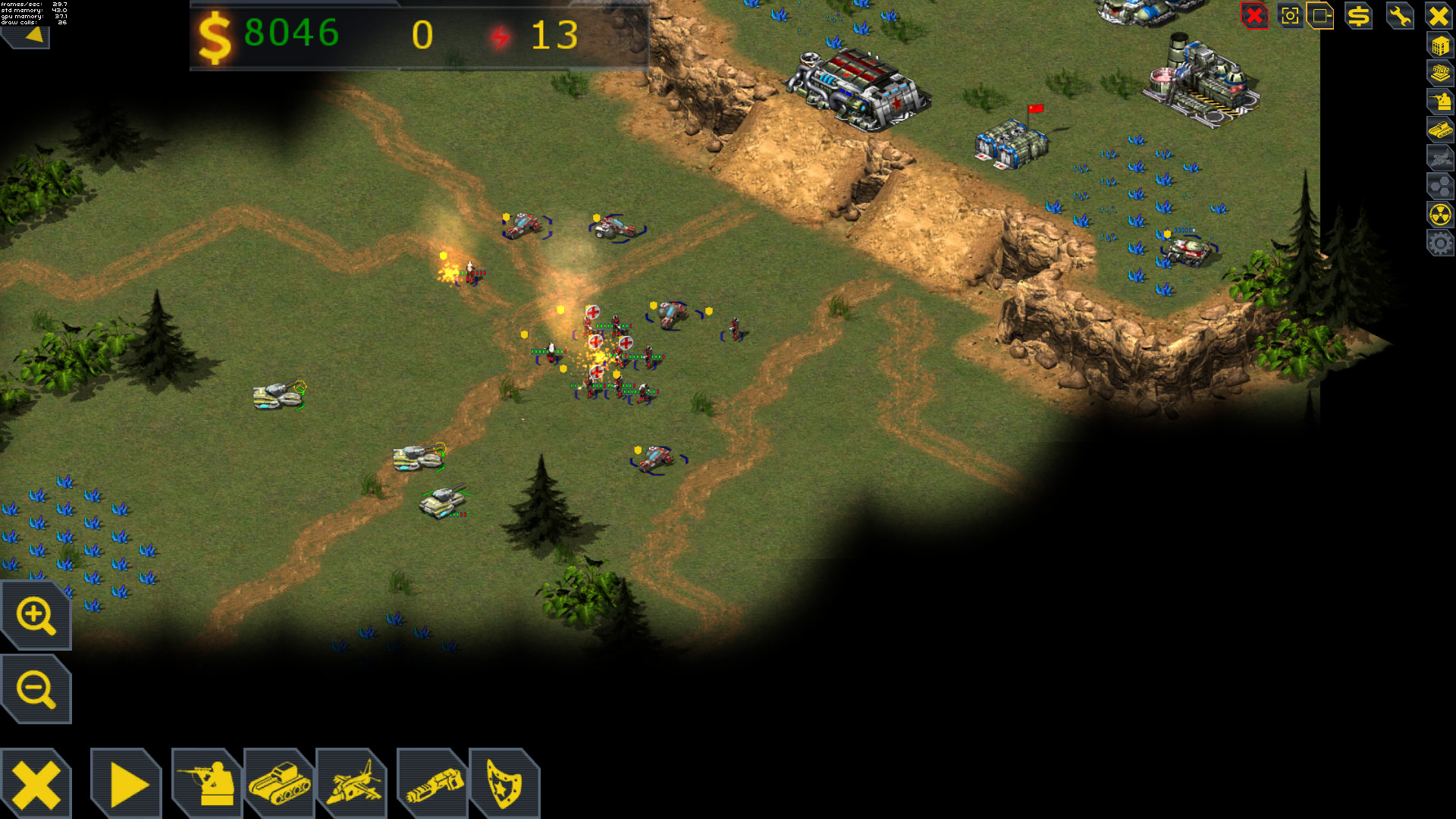Image resolution: width=1456 pixels, height=819 pixels.
Task: Toggle the window frame icon beside the camera
Action: (x=1322, y=15)
